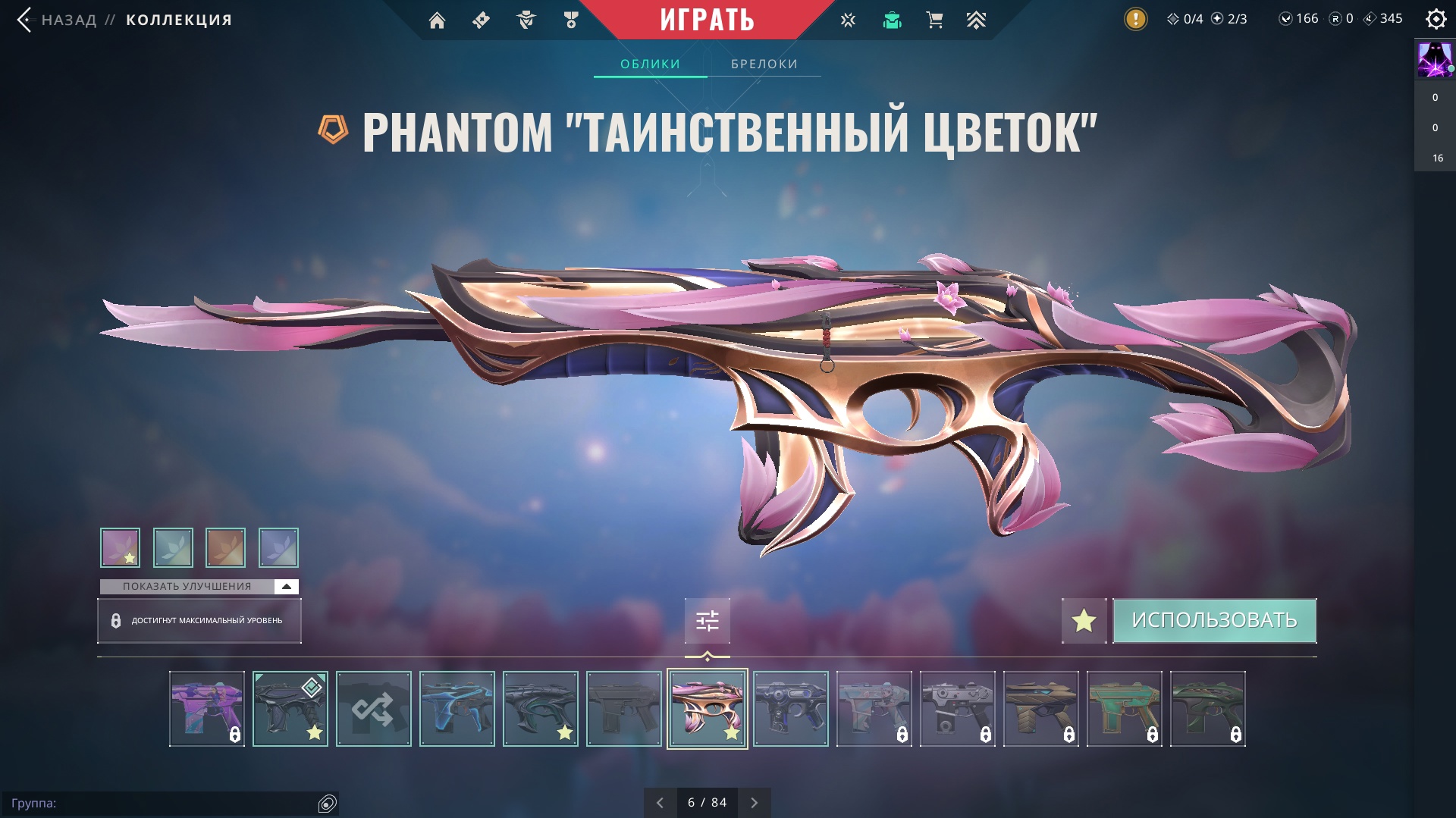The height and width of the screenshot is (818, 1456).
Task: Go back with the НАЗАД arrow
Action: point(25,20)
